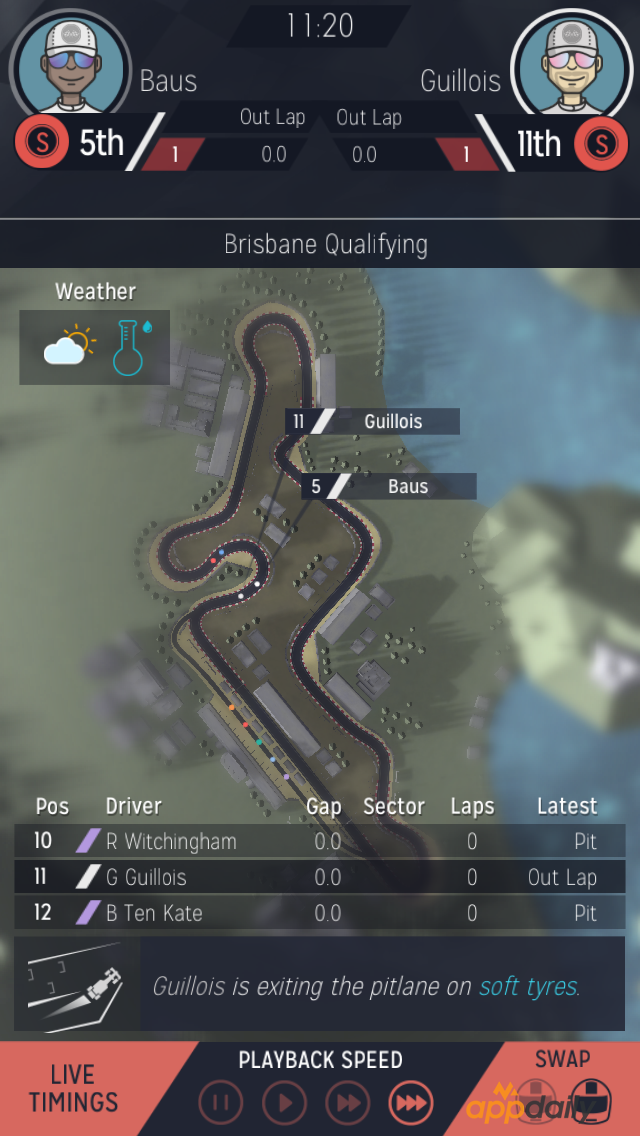Tap Guillois's soft tyre icon
The height and width of the screenshot is (1136, 640).
[600, 143]
